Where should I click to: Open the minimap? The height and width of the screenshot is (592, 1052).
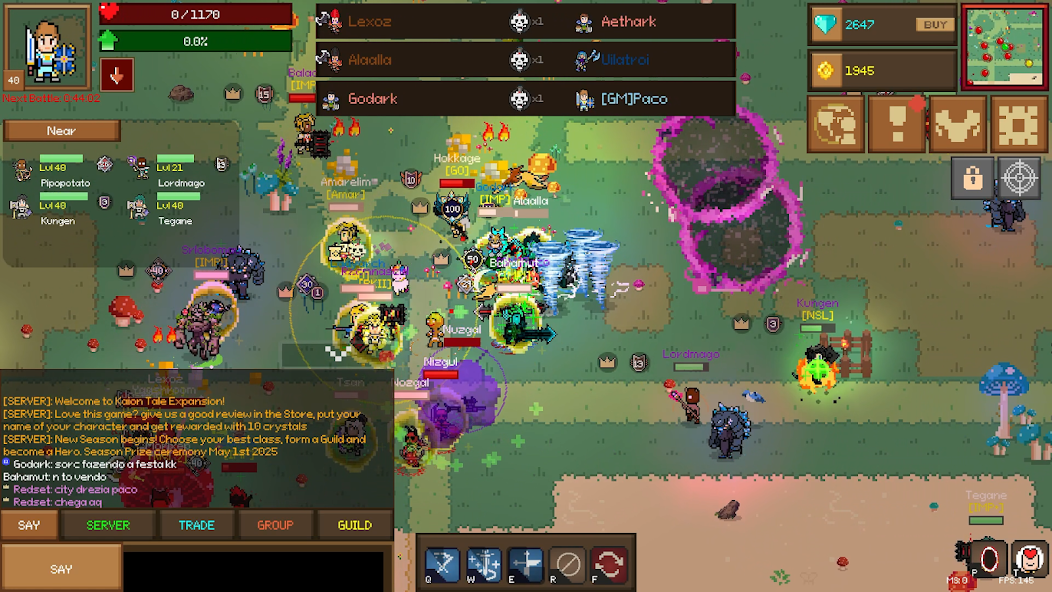point(1004,46)
